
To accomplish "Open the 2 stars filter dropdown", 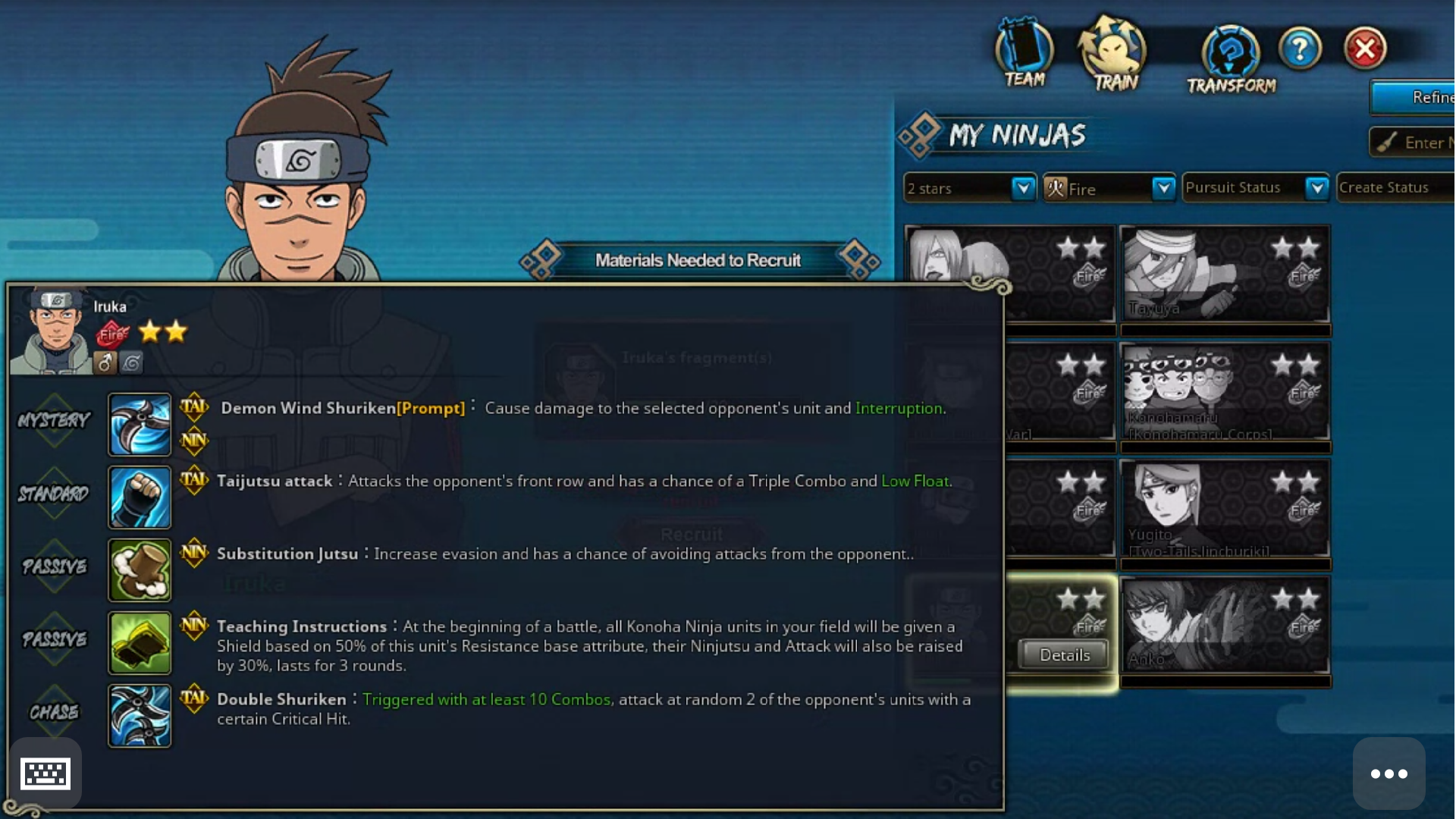I will pos(1023,188).
